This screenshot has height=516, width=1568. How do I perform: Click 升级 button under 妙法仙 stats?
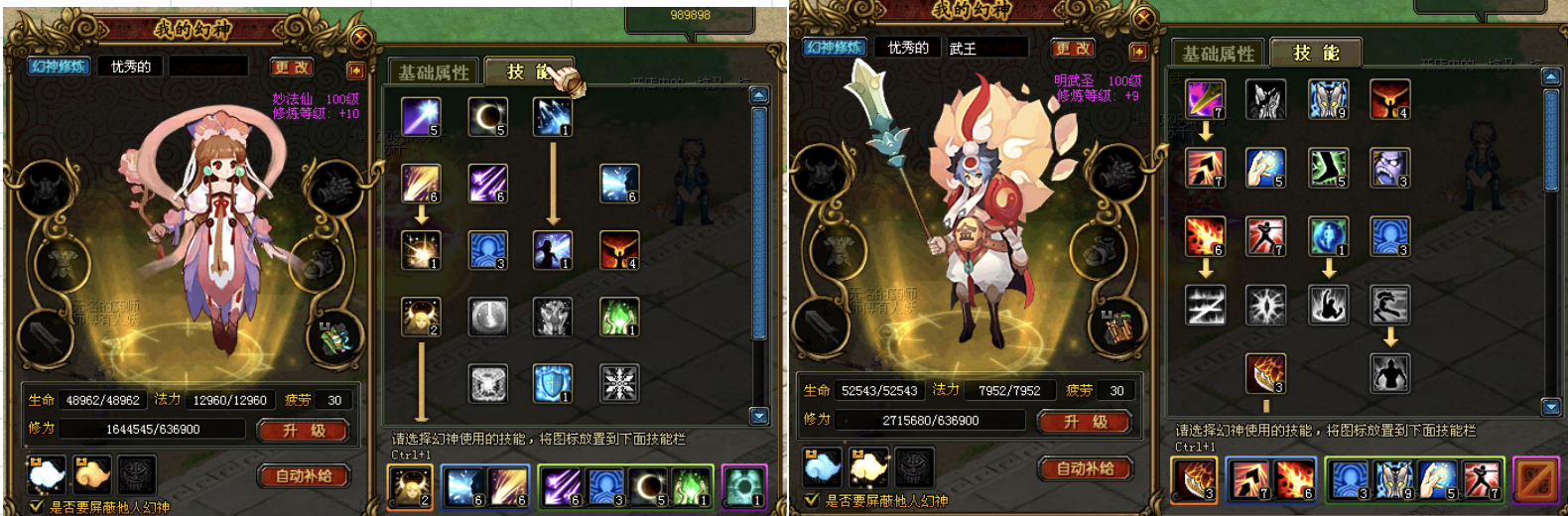pos(304,431)
